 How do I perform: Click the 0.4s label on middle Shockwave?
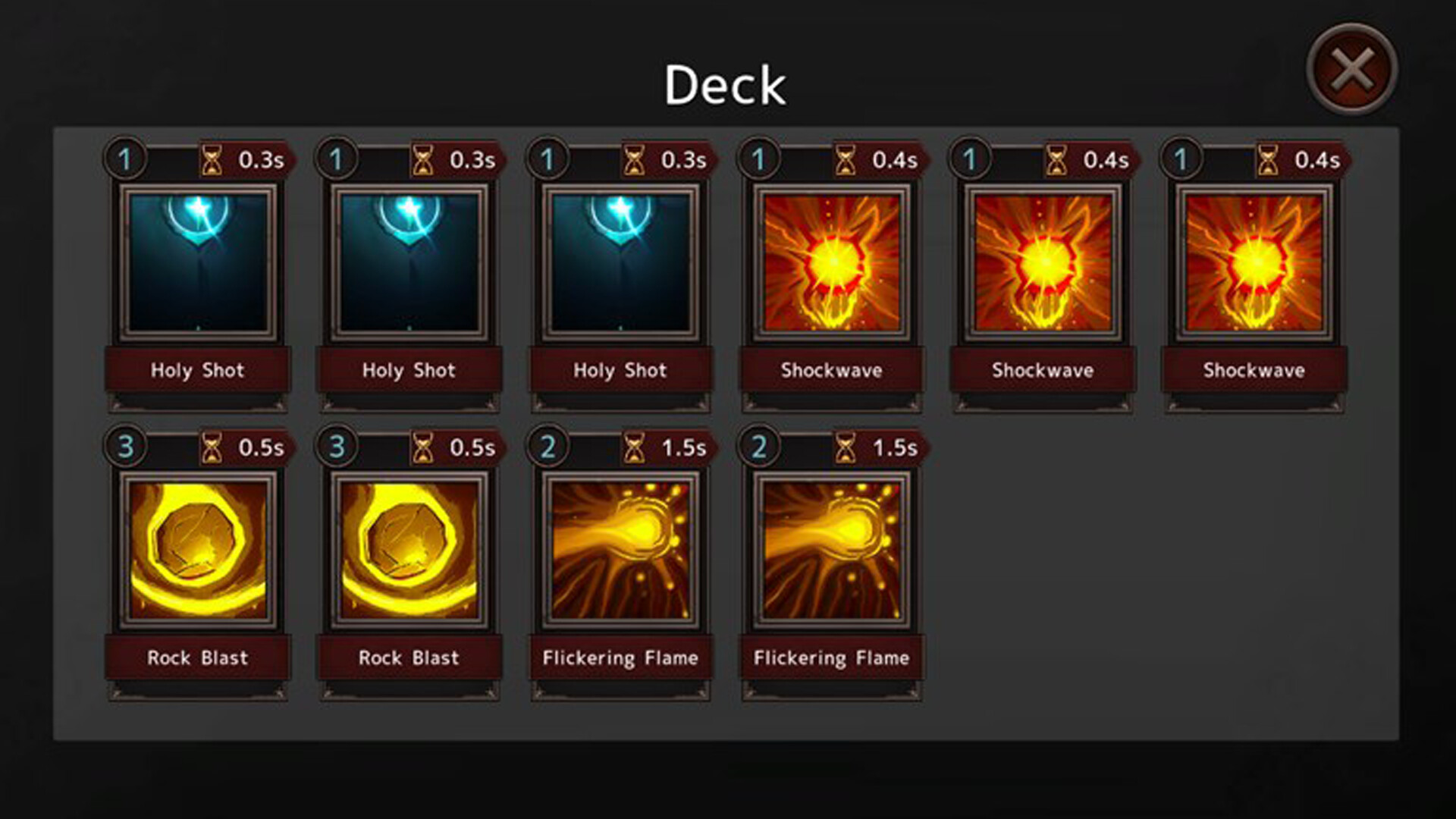pyautogui.click(x=1104, y=159)
